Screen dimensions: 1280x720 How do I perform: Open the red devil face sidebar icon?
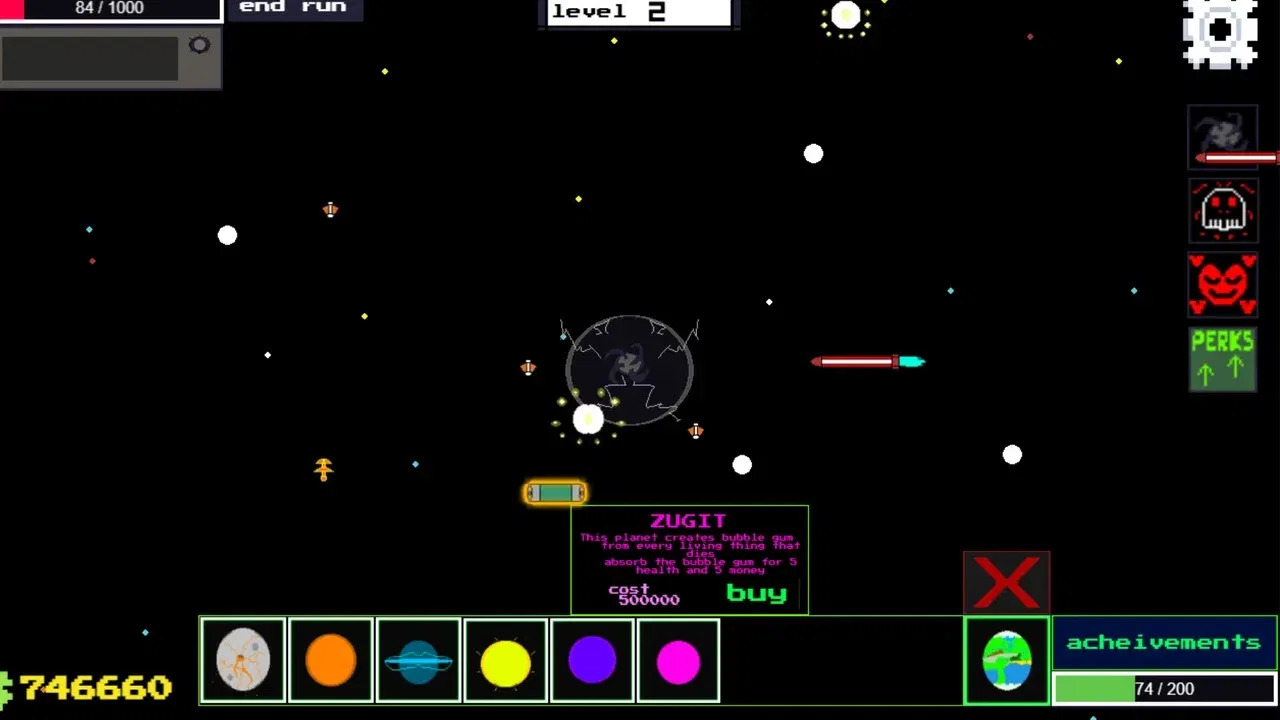click(1222, 285)
